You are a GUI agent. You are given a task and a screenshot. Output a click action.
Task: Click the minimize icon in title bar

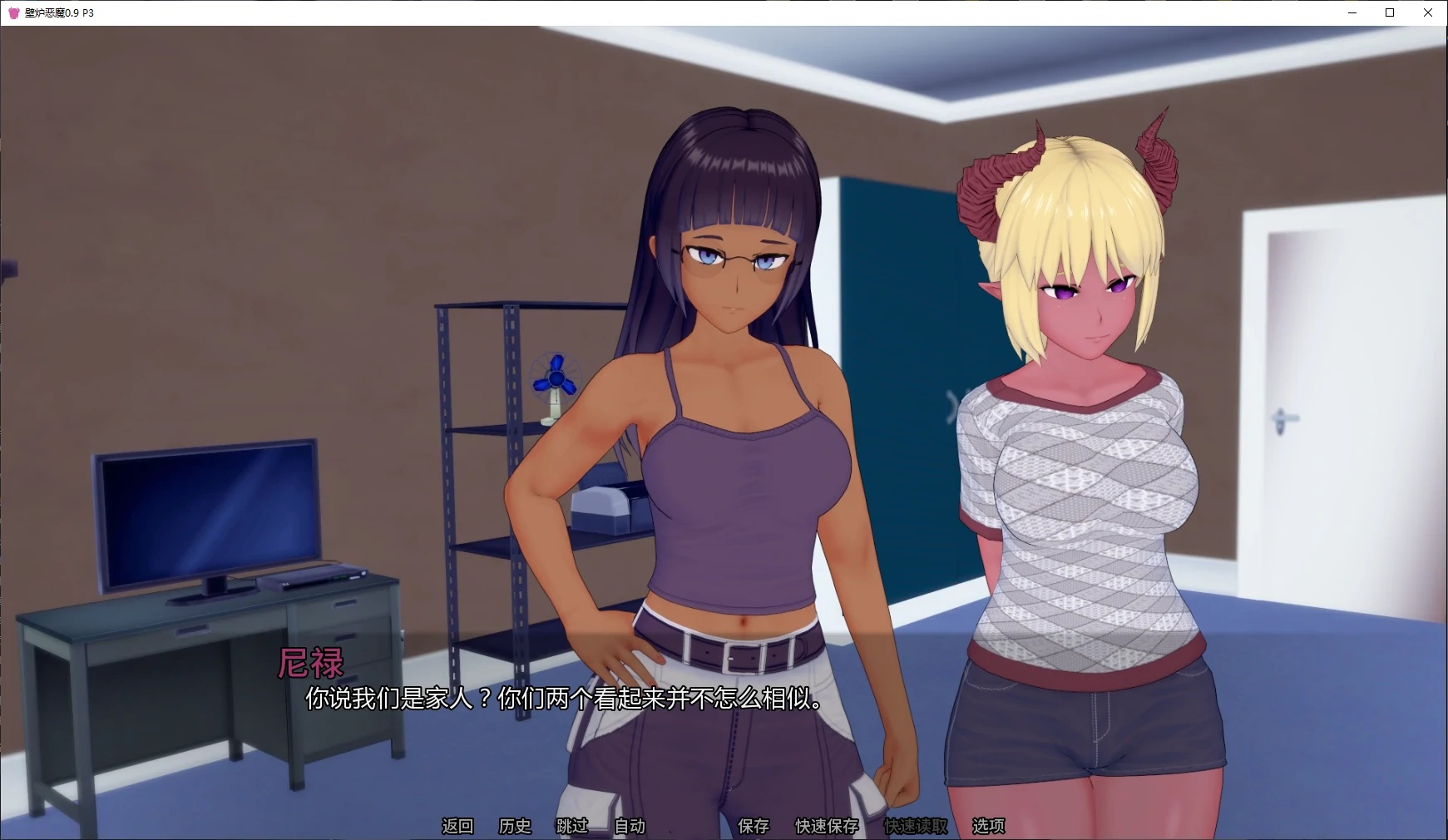1352,12
